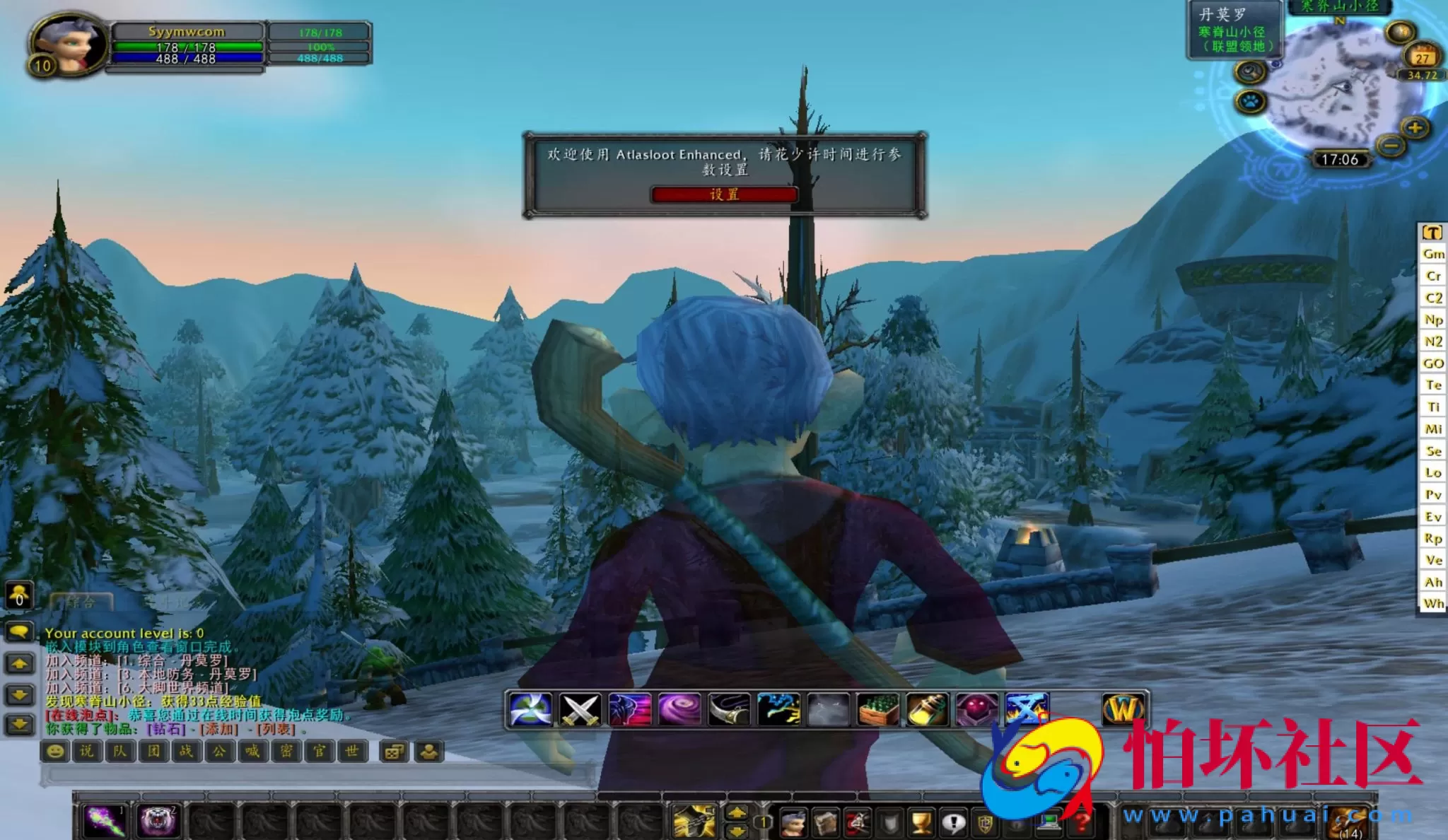Toggle the Ah button on the right sidebar

[1432, 583]
